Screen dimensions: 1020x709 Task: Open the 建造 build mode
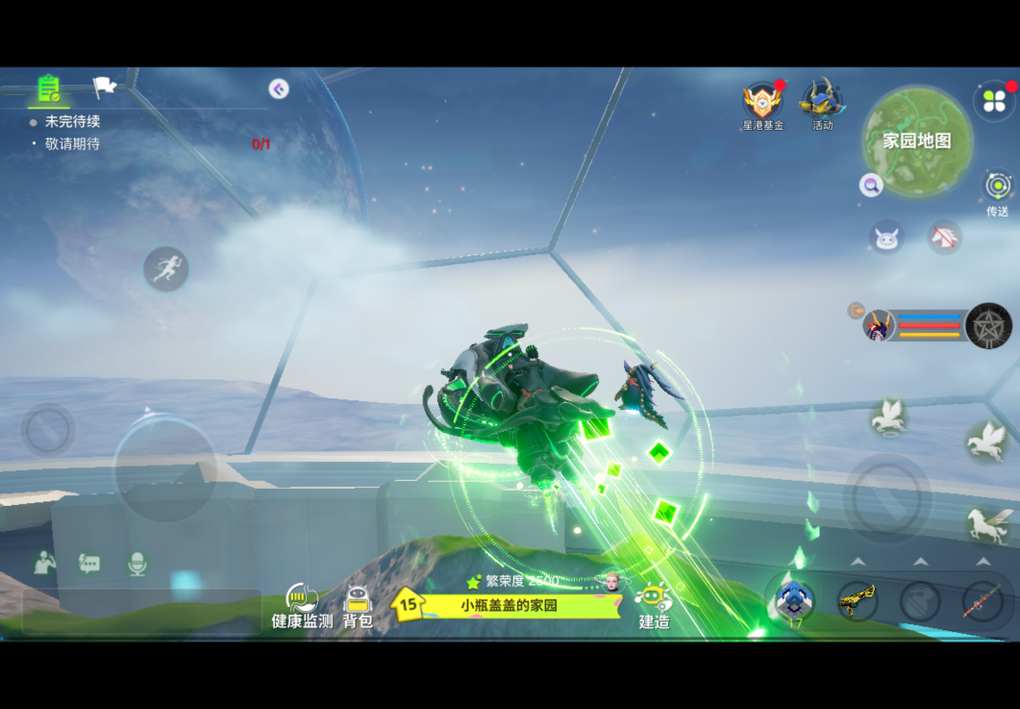654,604
